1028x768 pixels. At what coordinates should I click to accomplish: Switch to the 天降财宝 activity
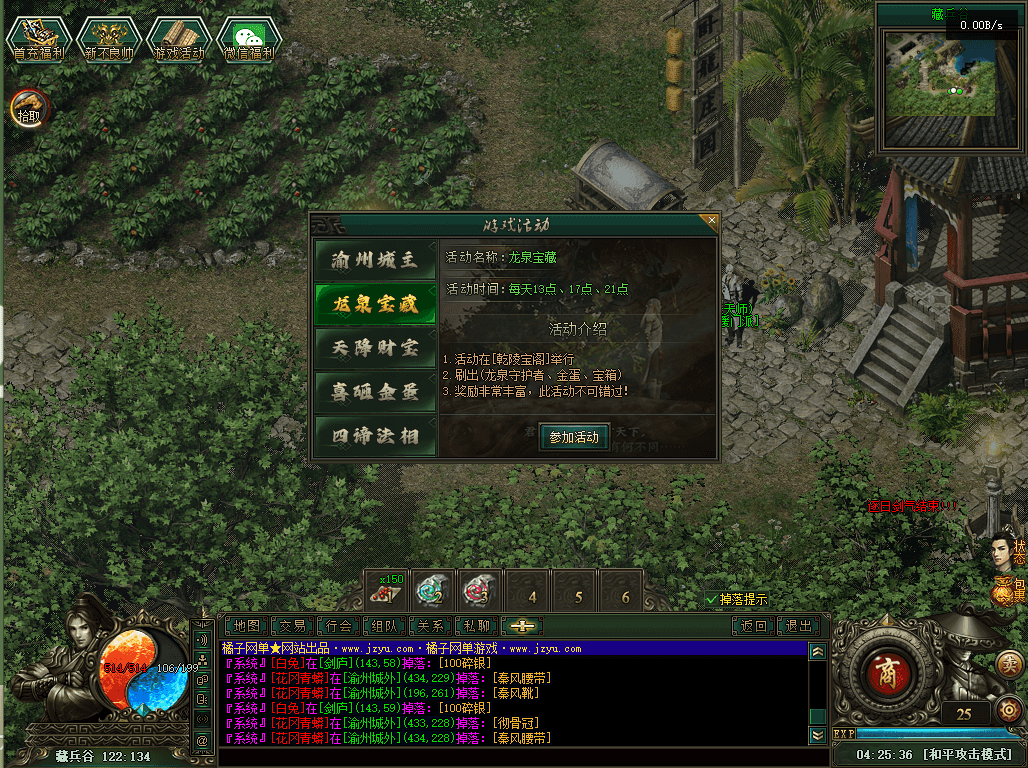coord(375,348)
